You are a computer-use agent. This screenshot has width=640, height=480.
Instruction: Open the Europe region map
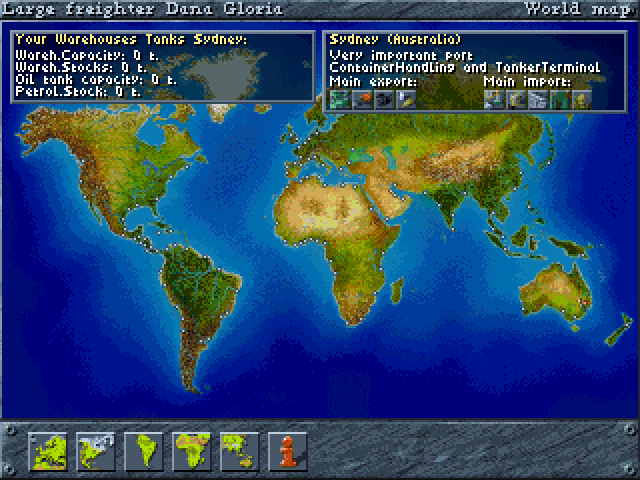pos(47,451)
